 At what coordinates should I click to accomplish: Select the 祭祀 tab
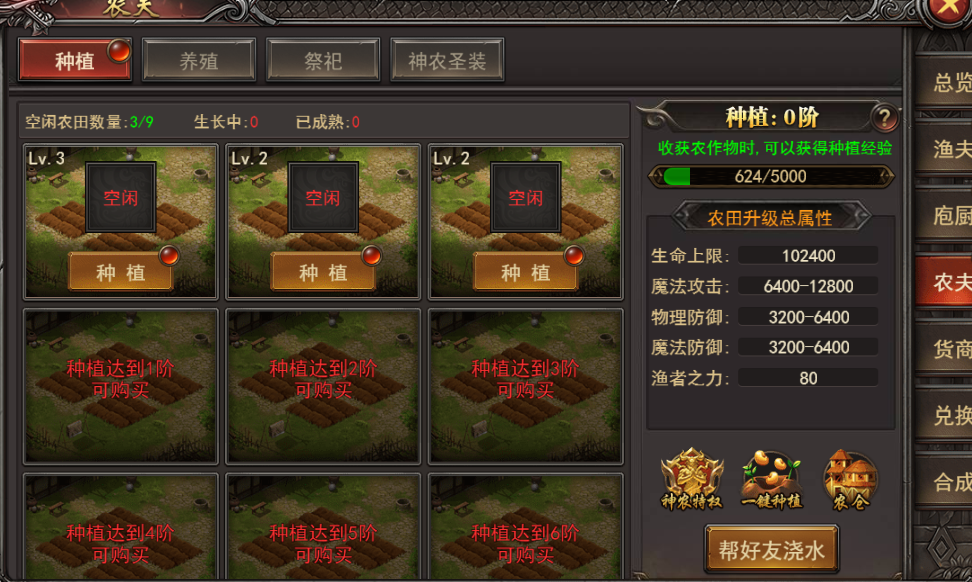click(322, 60)
